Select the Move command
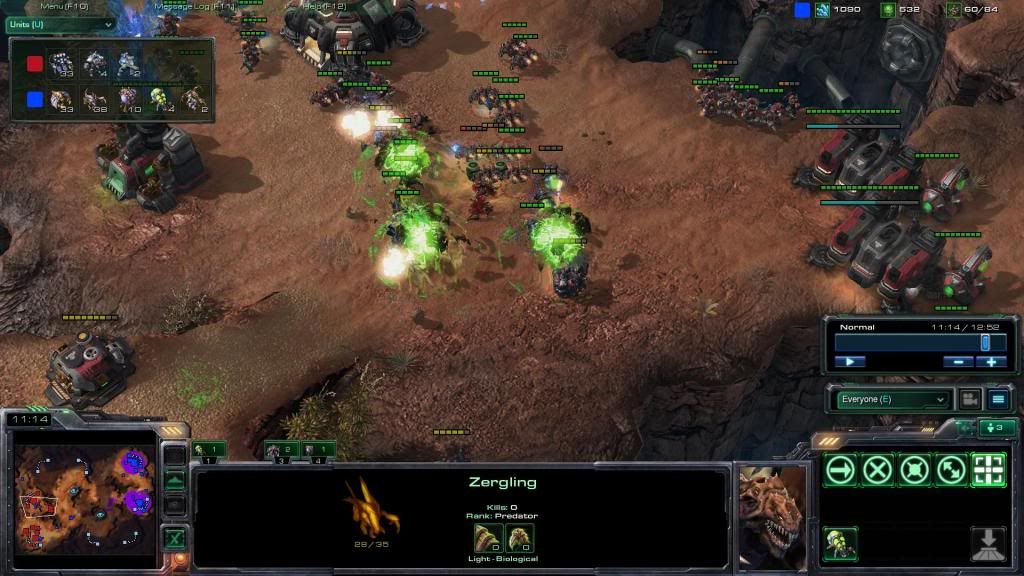Image resolution: width=1024 pixels, height=576 pixels. coord(841,470)
